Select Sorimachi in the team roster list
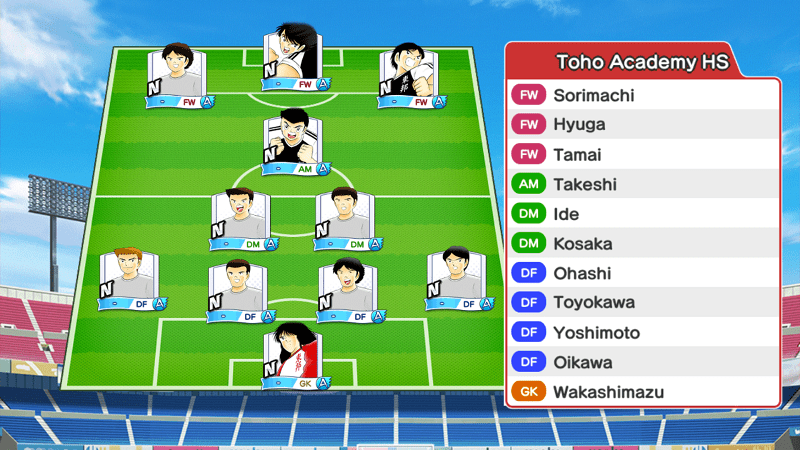Viewport: 800px width, 450px height. tap(642, 96)
